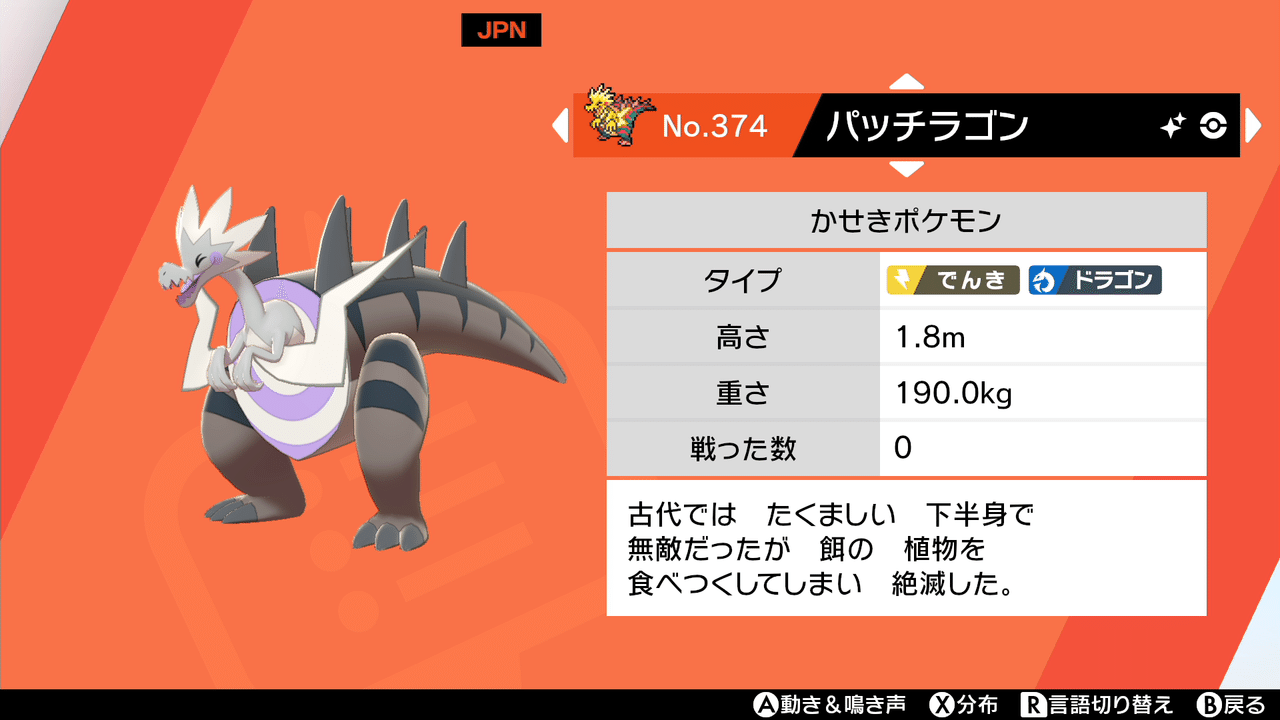1280x720 pixels.
Task: Select the かせきポケモン category header
Action: tap(905, 220)
